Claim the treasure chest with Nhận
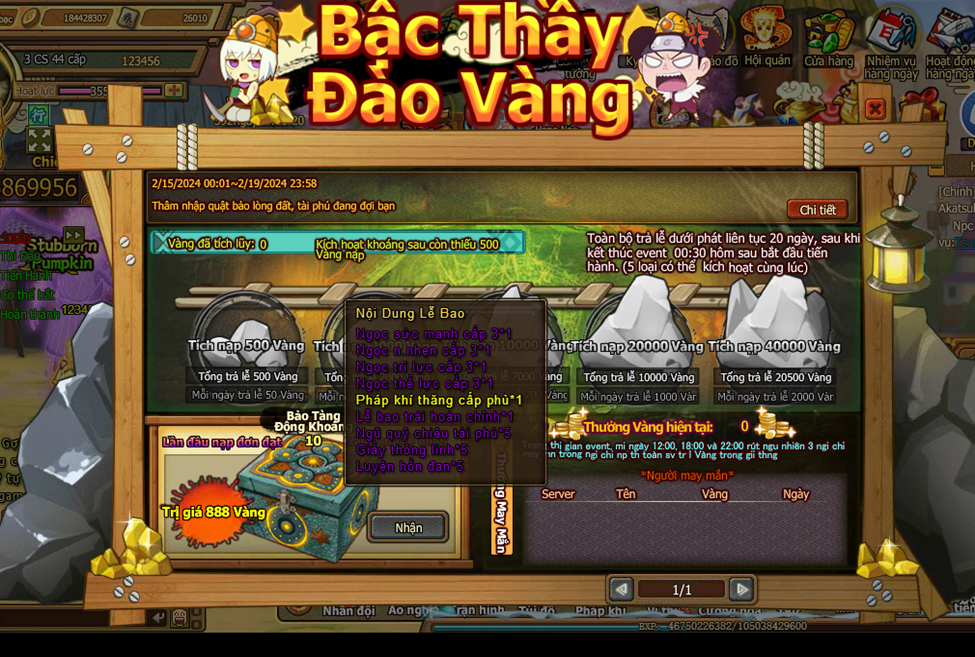This screenshot has height=657, width=975. (x=408, y=527)
